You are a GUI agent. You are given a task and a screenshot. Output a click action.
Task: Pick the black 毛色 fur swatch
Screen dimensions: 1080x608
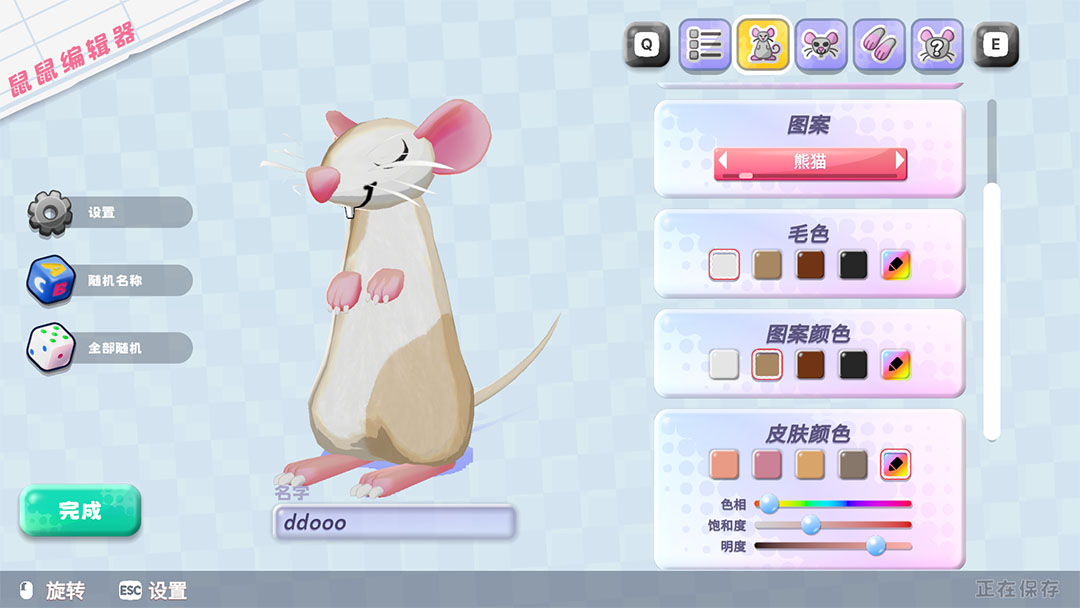coord(853,264)
